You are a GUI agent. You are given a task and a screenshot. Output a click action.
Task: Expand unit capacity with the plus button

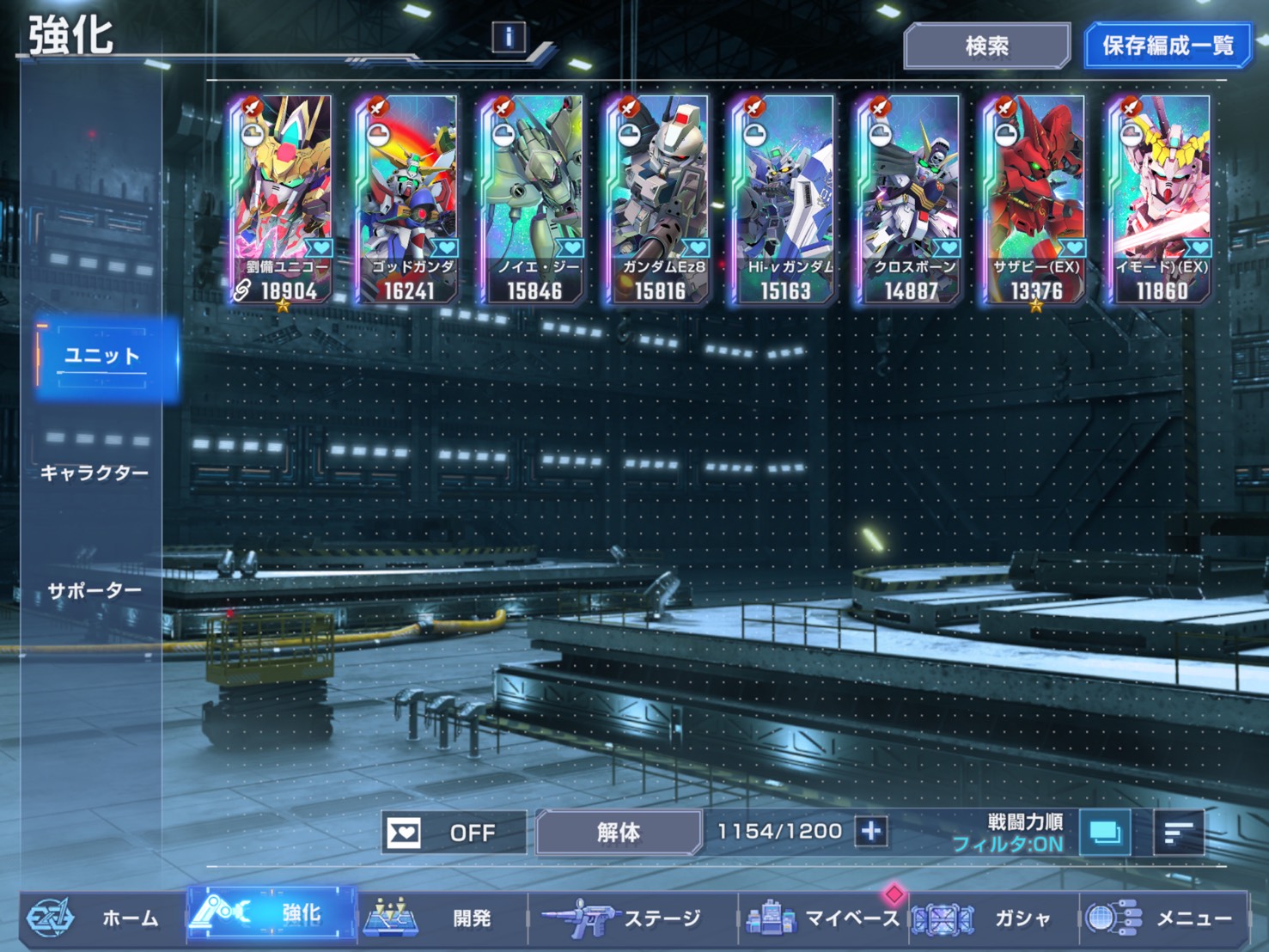[x=871, y=831]
